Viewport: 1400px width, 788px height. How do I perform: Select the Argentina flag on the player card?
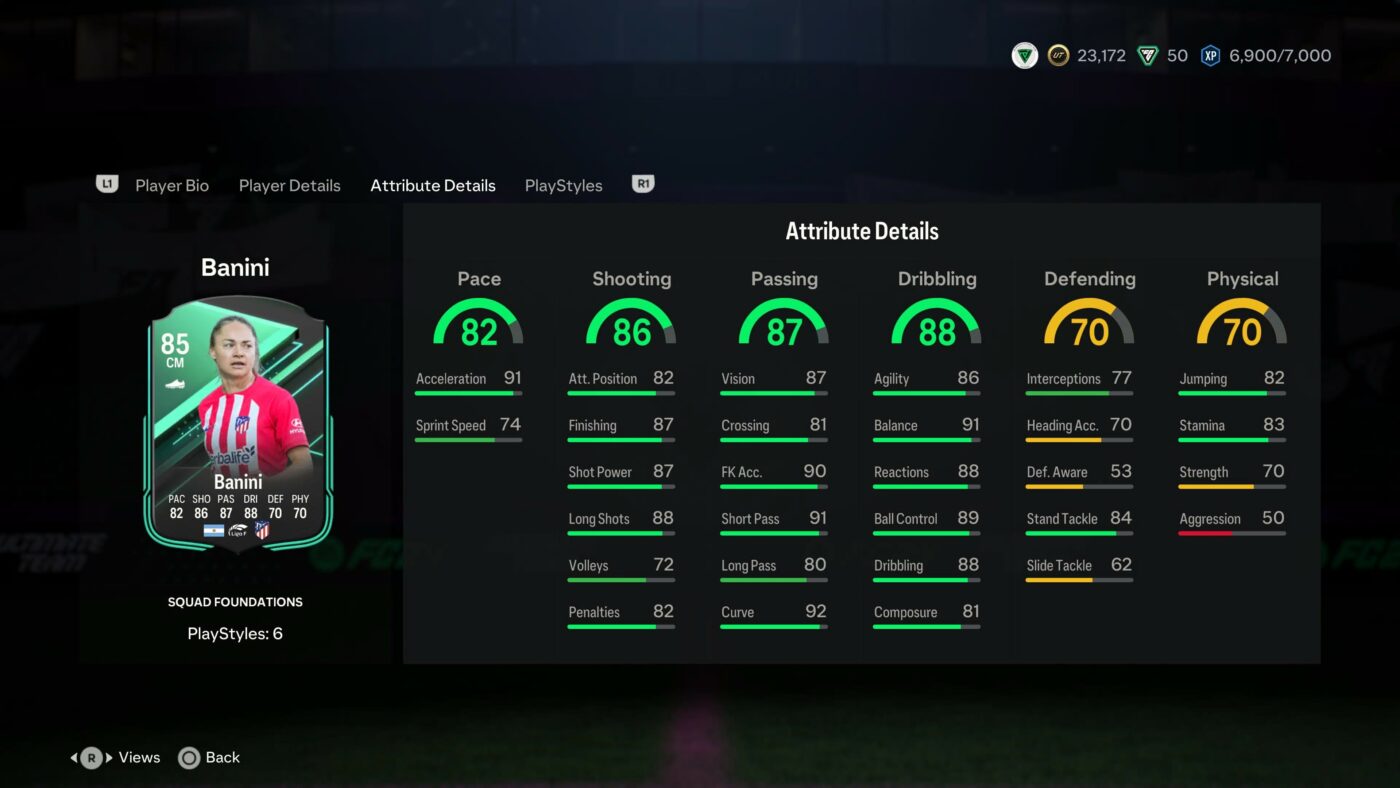[x=214, y=531]
